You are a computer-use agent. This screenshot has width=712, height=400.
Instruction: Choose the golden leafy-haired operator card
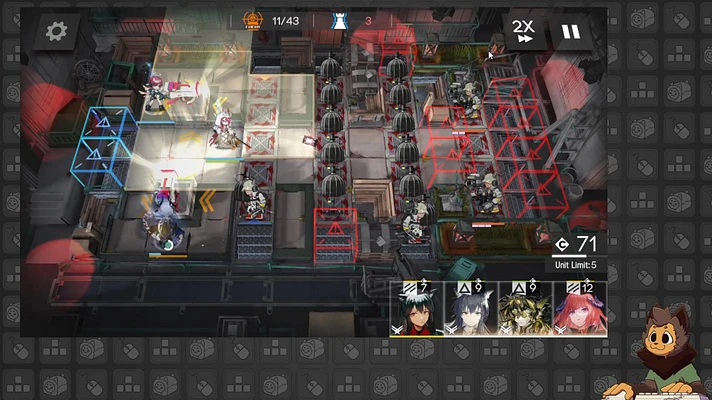524,310
